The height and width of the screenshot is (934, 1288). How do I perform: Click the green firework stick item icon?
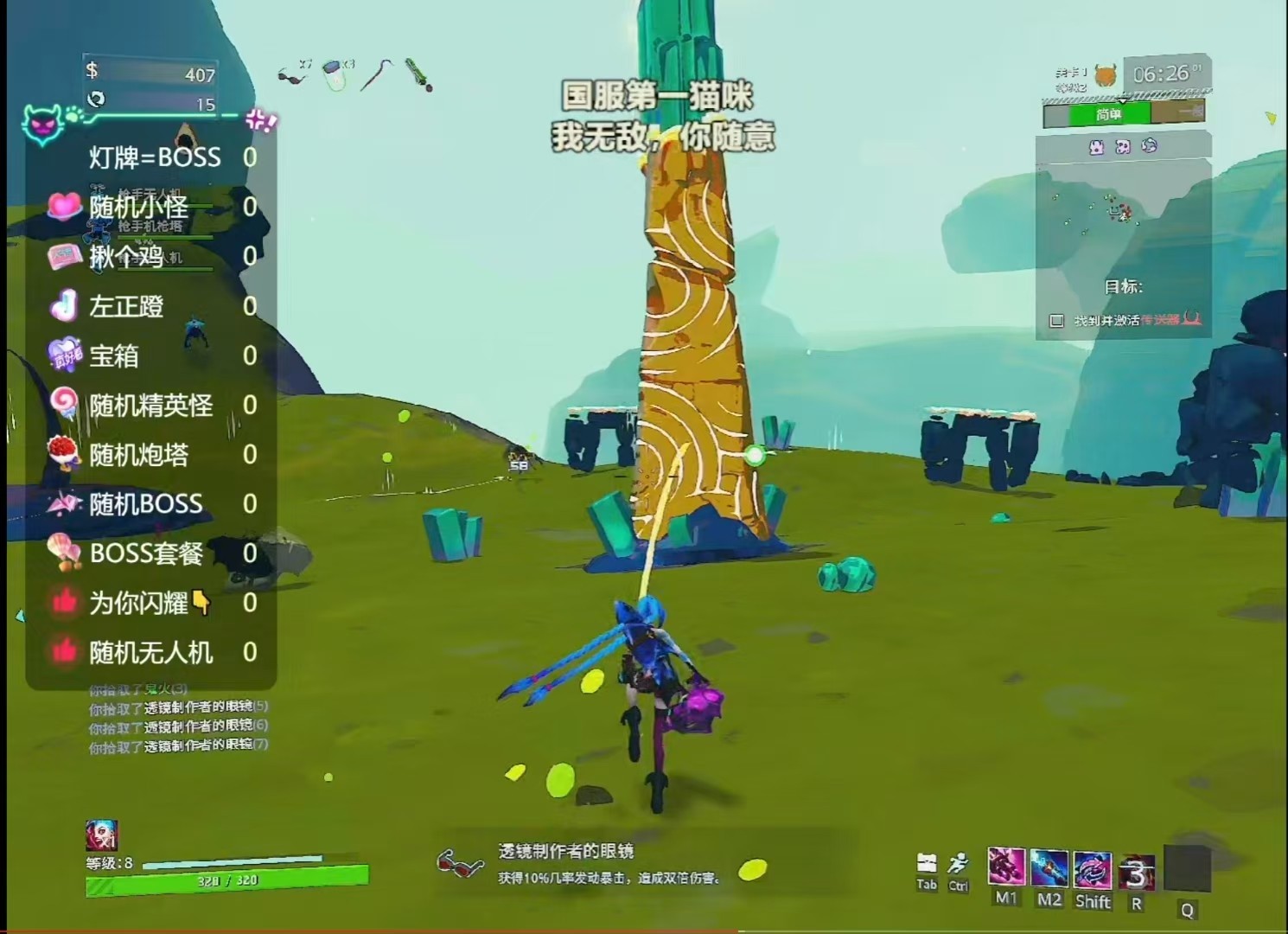click(418, 74)
